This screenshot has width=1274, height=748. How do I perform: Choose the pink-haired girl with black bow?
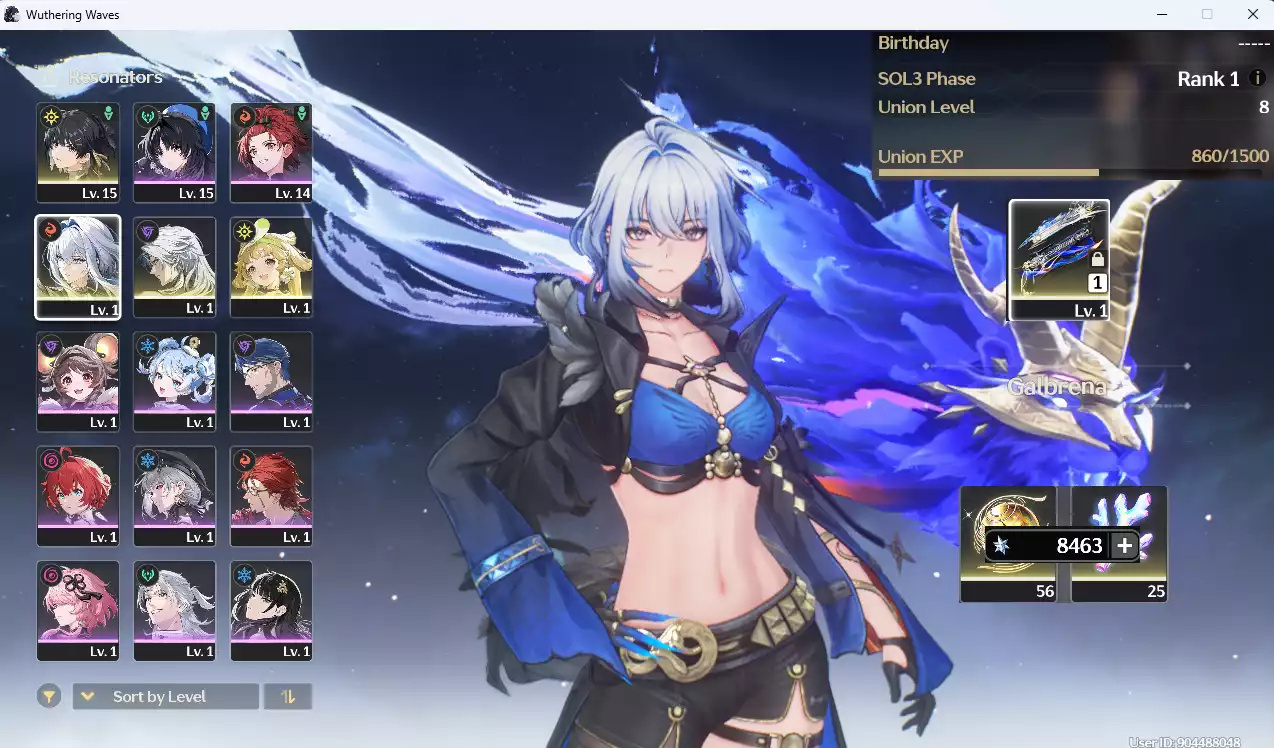(x=78, y=610)
